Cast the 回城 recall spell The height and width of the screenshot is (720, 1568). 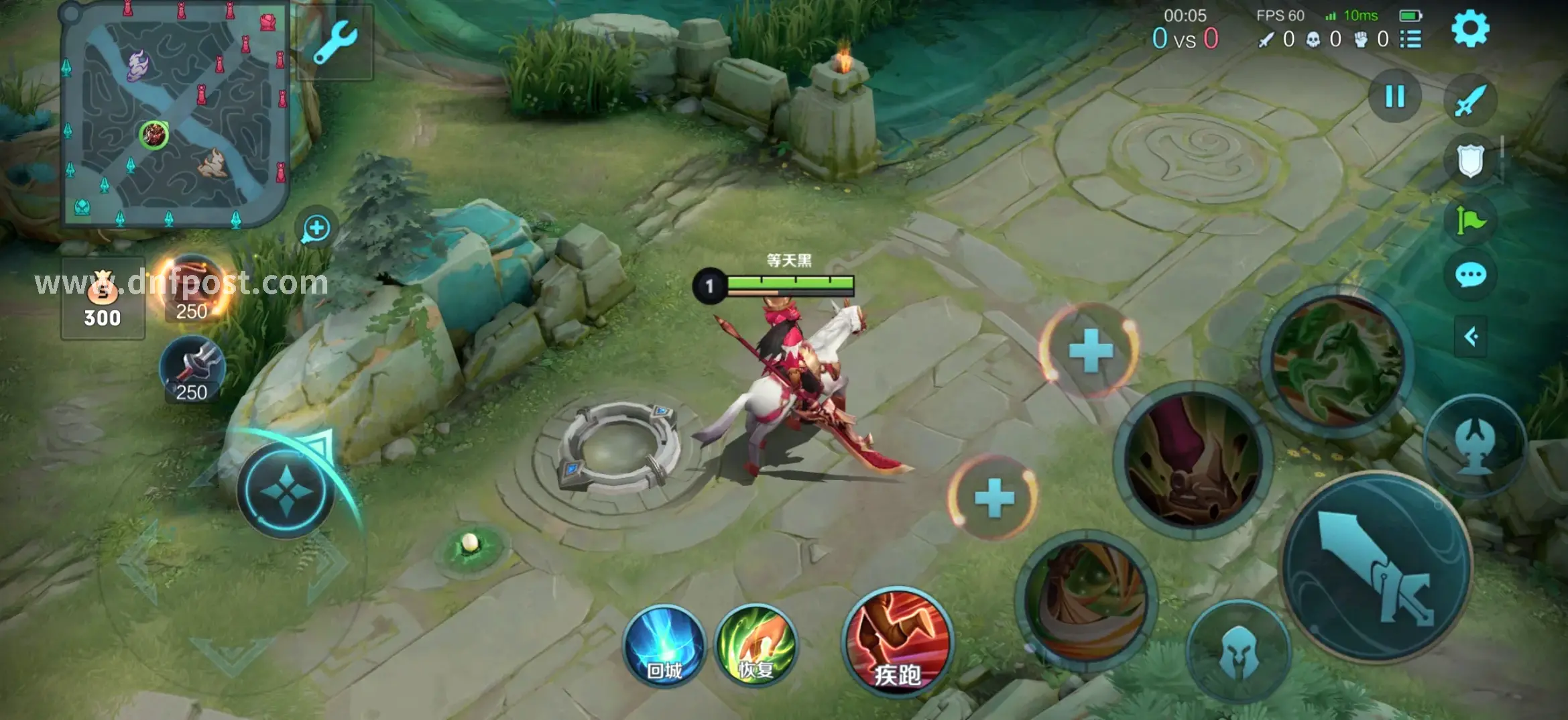(x=664, y=646)
